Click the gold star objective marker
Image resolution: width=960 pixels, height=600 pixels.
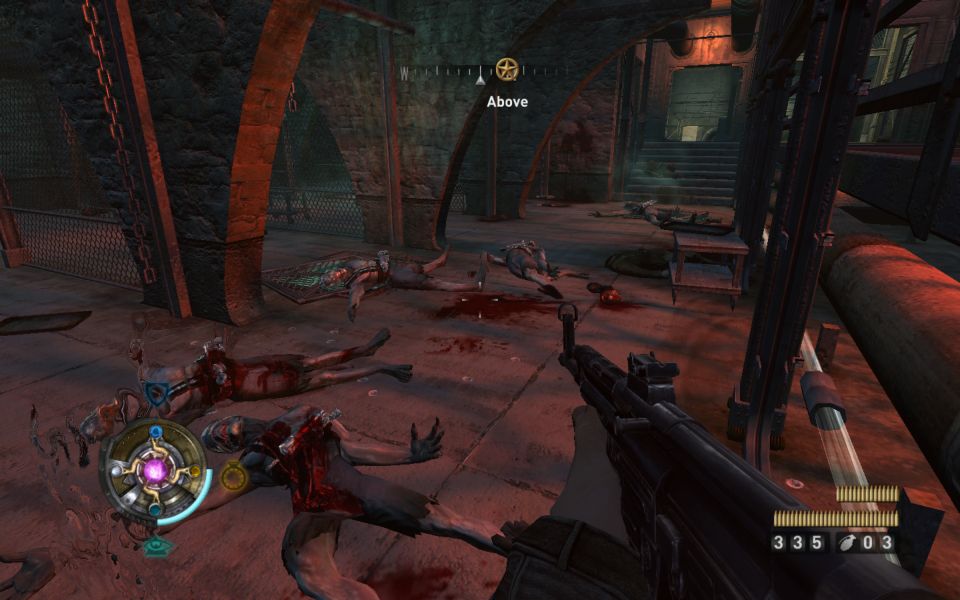(x=507, y=70)
